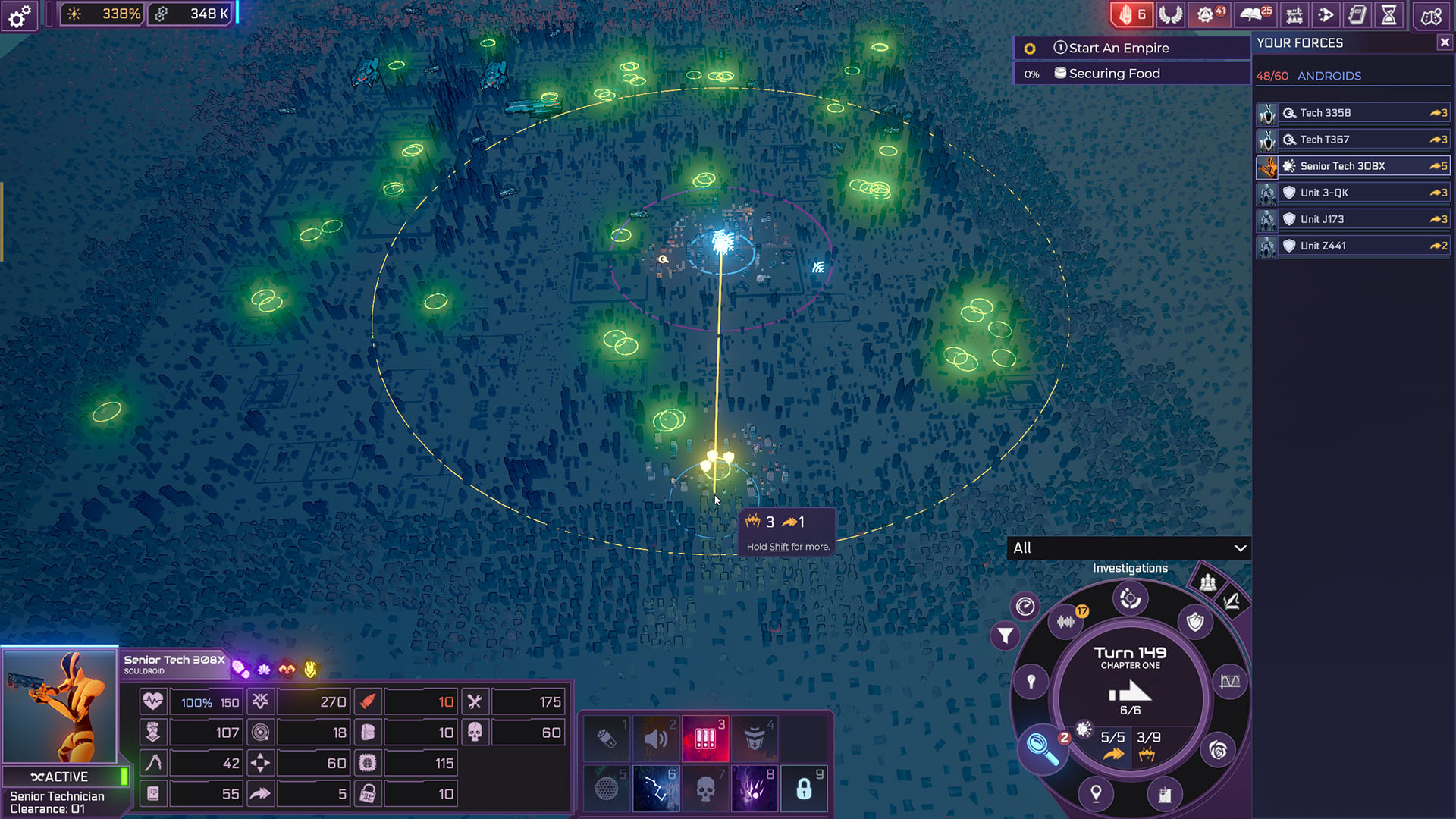
Task: Toggle the ACTIVE stance of Senior Technician
Action: coord(67,777)
